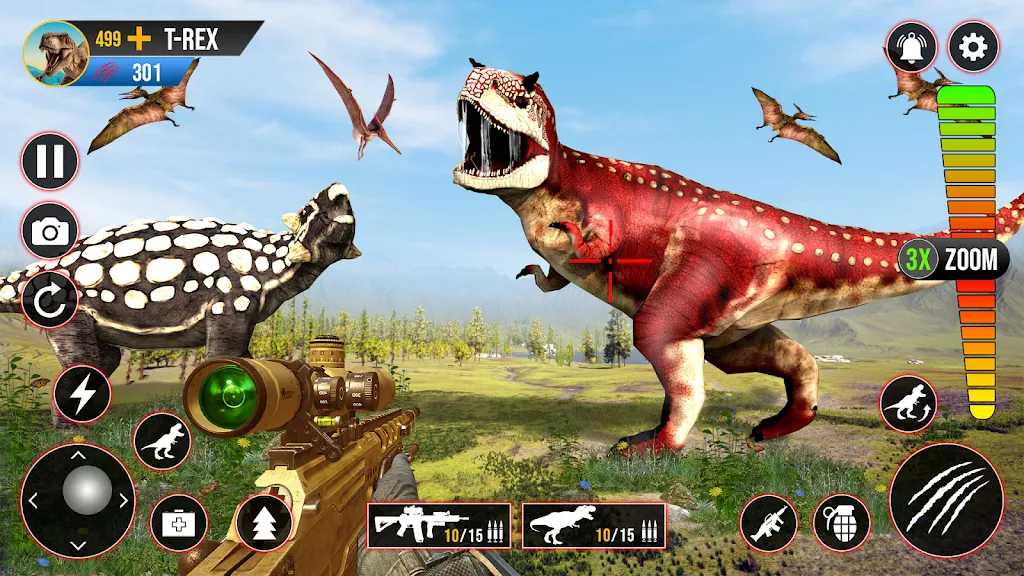Screen dimensions: 1024x576
Task: Select the assault rifle weapon slot
Action: [x=439, y=525]
